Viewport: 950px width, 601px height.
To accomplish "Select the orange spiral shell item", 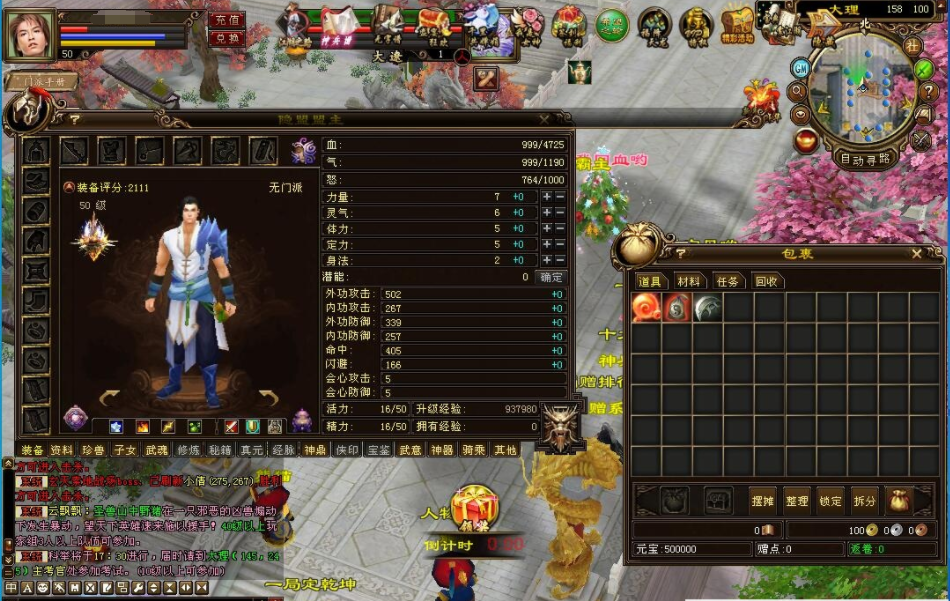I will [645, 308].
